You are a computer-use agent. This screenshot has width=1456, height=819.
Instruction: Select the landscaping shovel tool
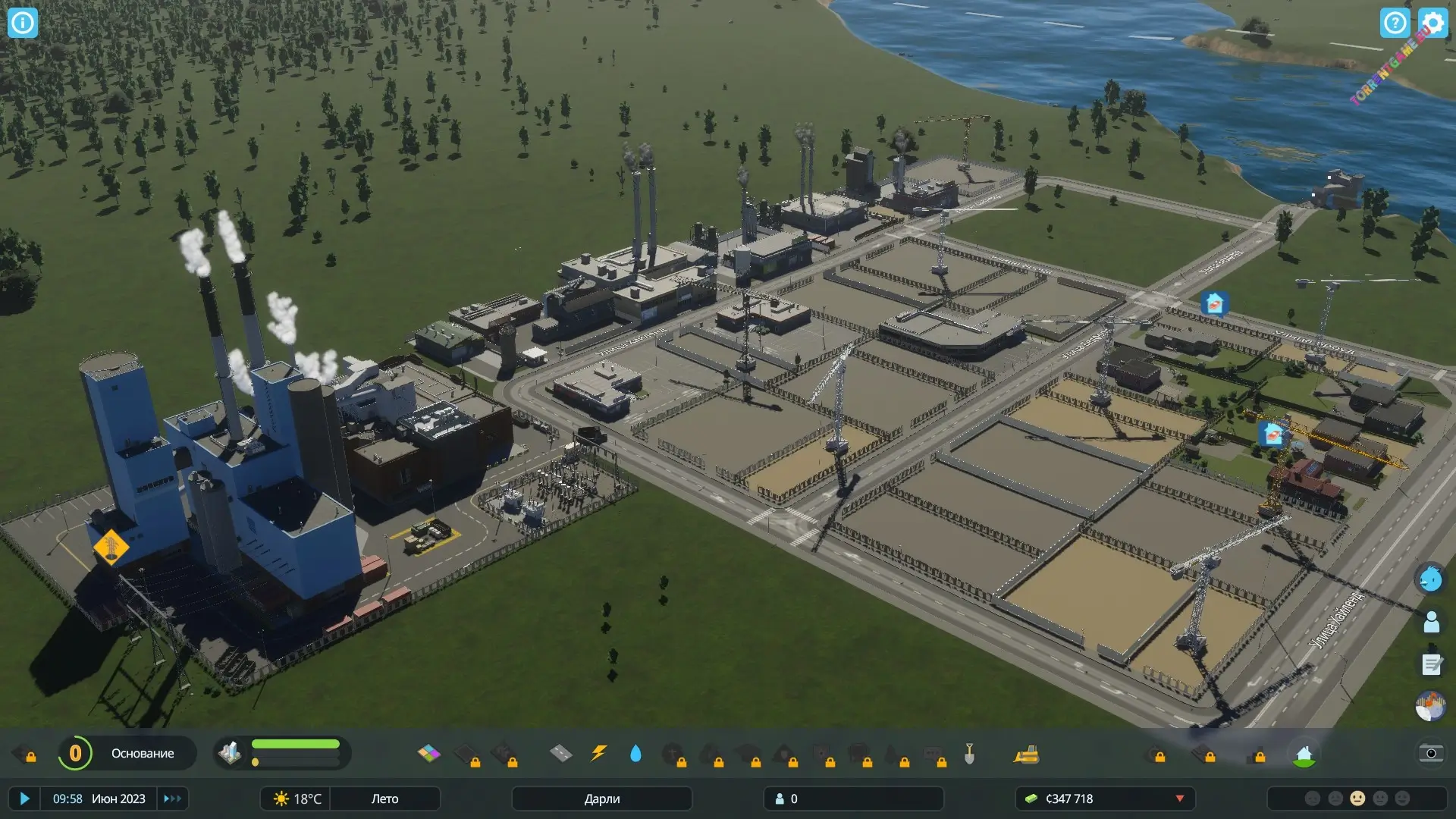[x=969, y=753]
